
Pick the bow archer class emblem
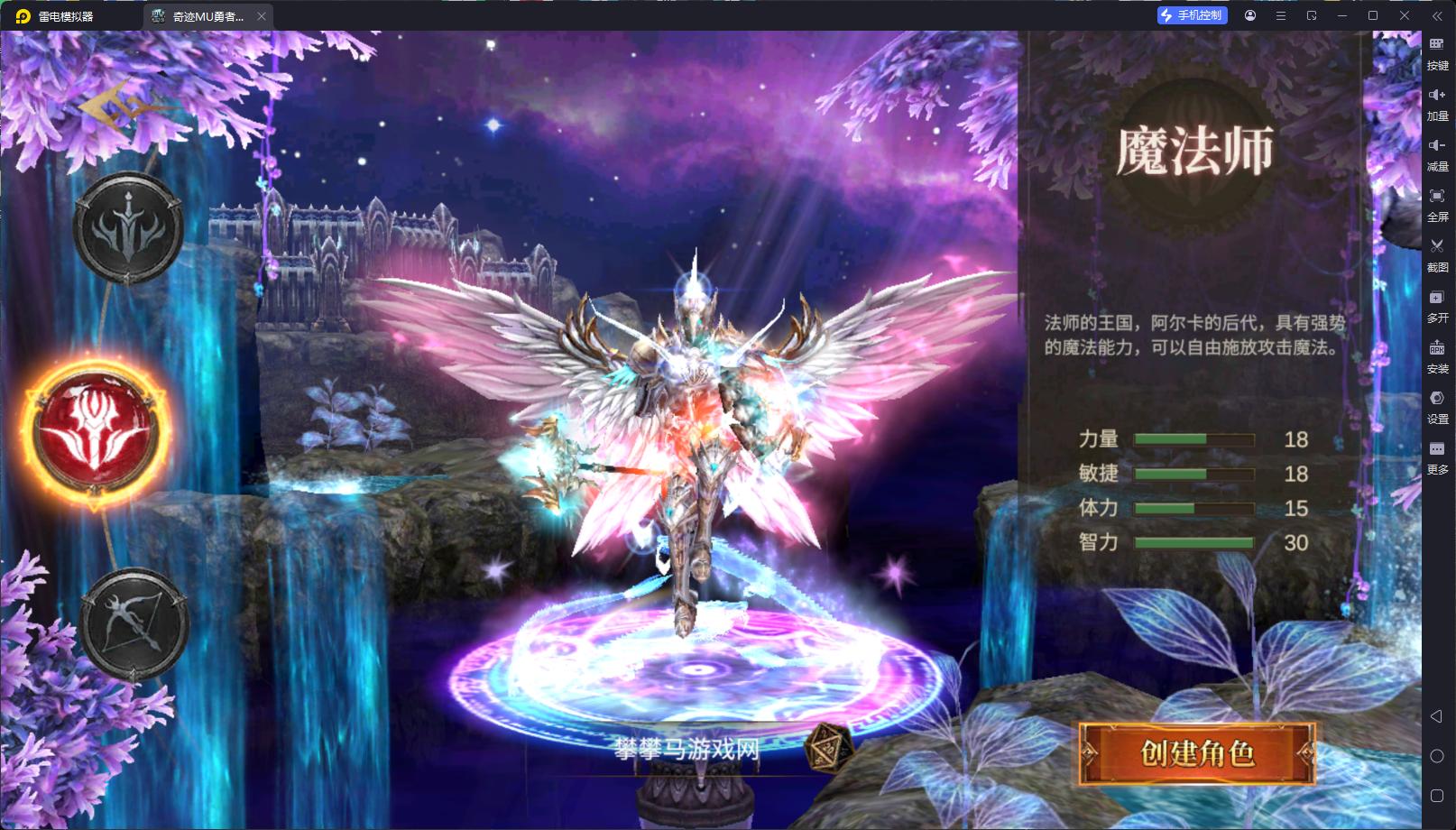coord(134,623)
